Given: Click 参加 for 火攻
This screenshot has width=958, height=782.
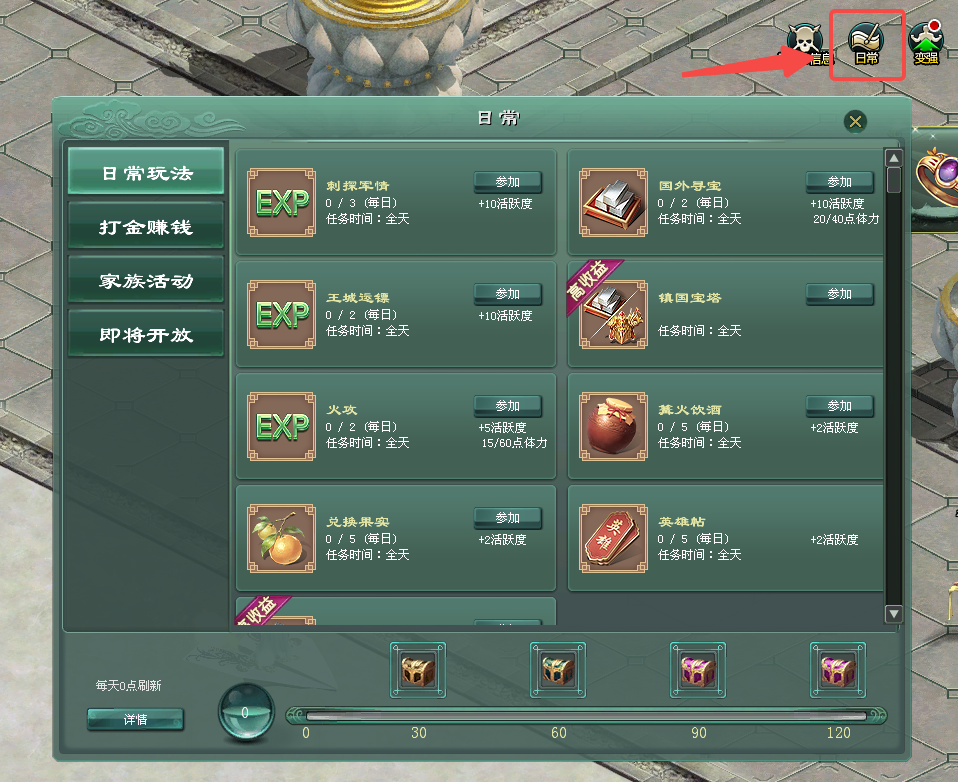Looking at the screenshot, I should pos(507,406).
